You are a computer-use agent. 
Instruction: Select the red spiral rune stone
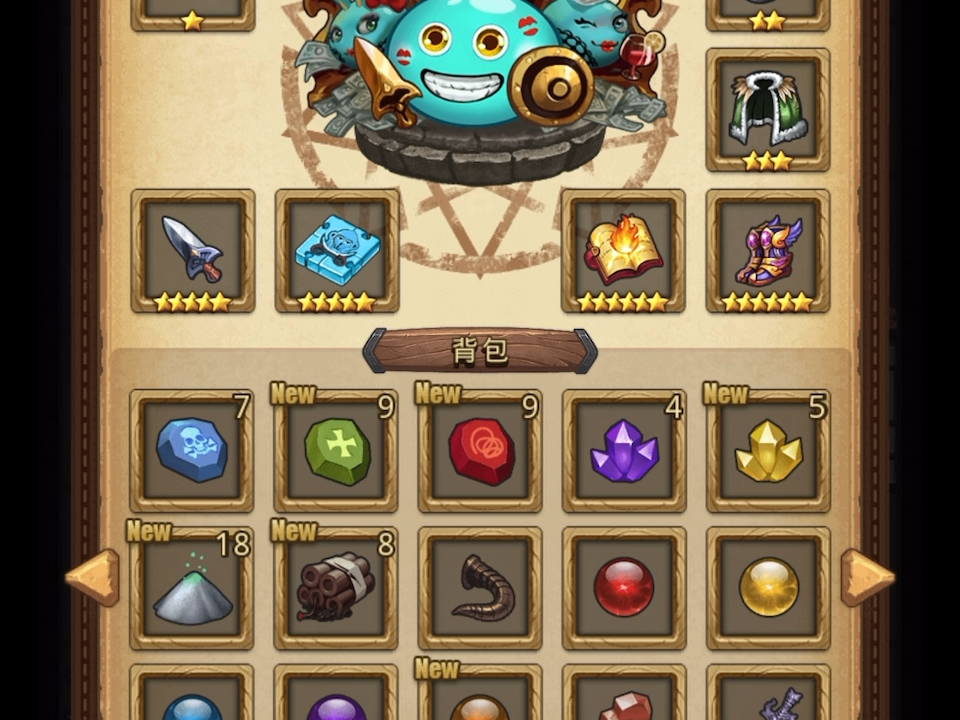tap(481, 451)
